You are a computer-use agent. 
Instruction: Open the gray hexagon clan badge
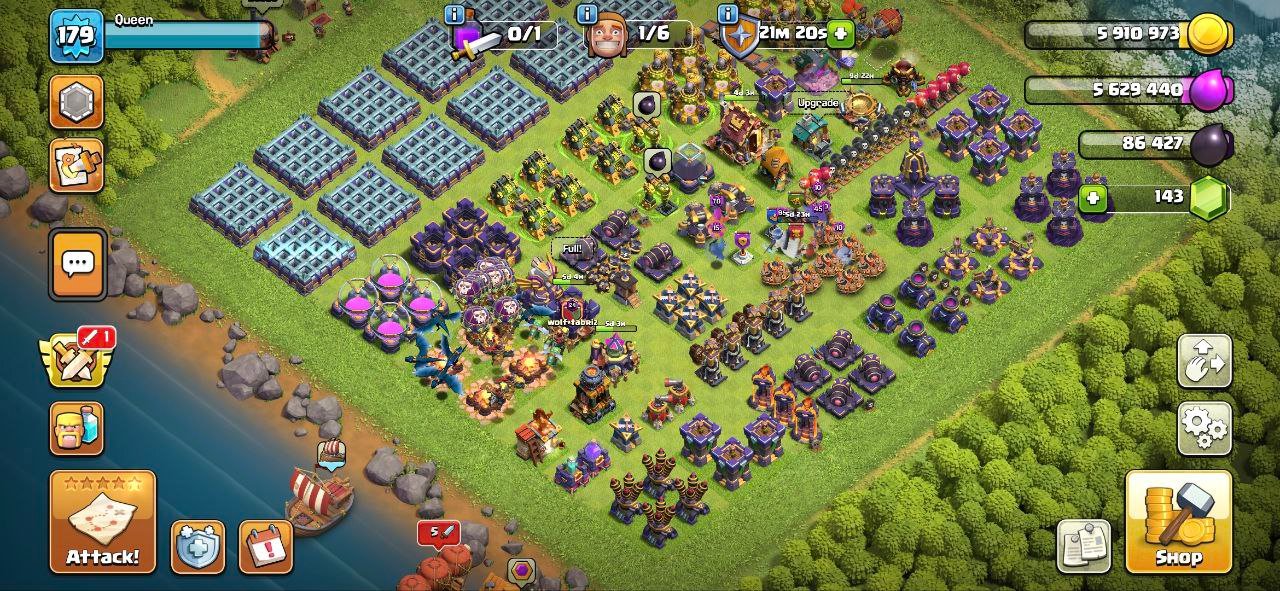point(76,102)
